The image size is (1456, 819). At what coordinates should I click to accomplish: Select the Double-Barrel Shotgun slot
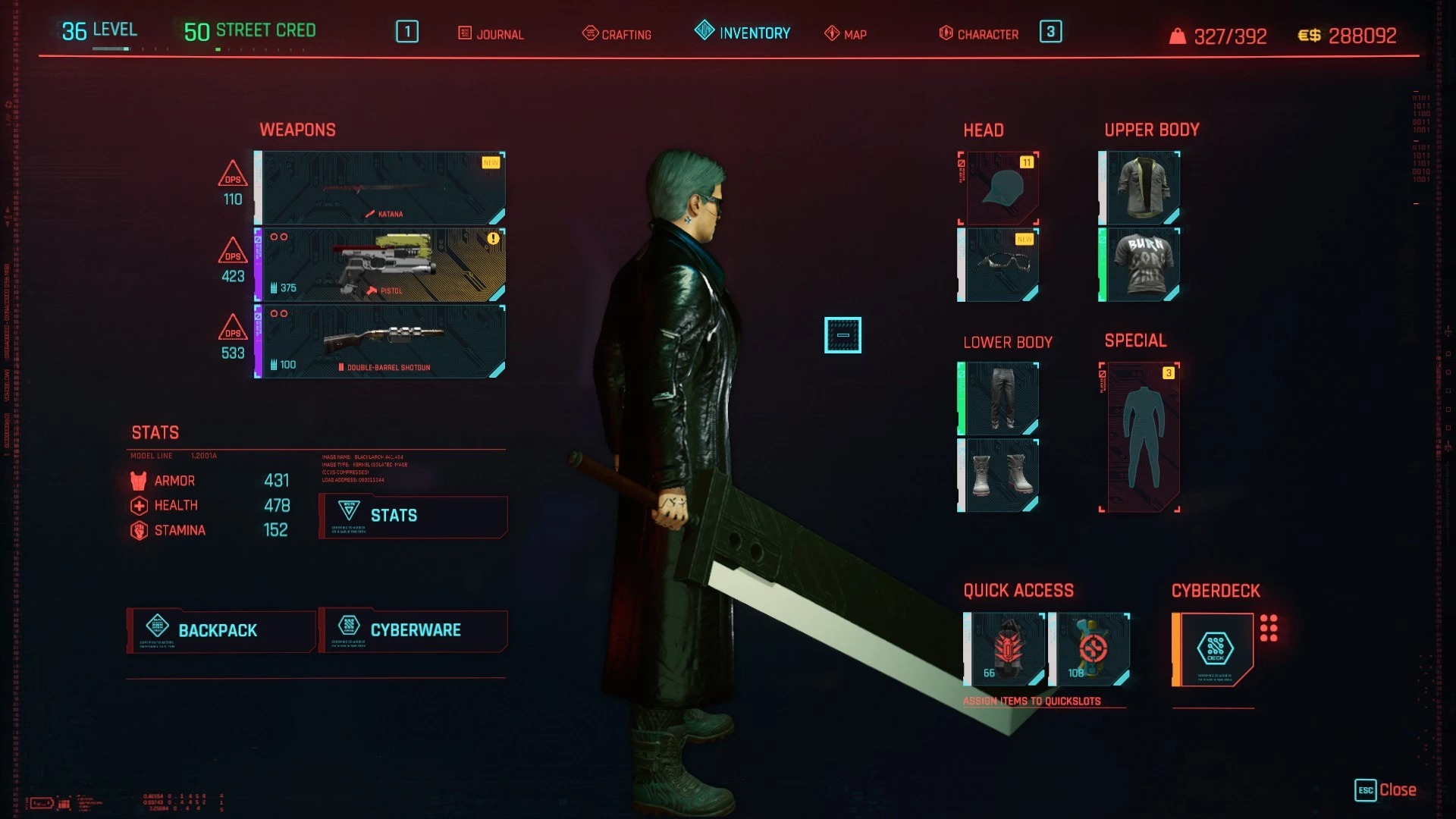point(379,341)
